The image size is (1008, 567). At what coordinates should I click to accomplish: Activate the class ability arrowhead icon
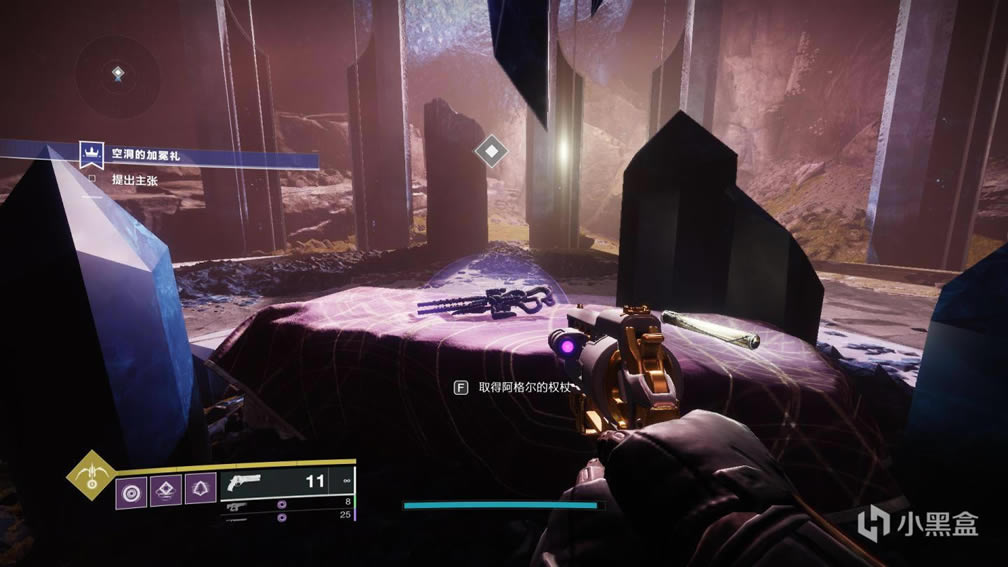(x=199, y=491)
